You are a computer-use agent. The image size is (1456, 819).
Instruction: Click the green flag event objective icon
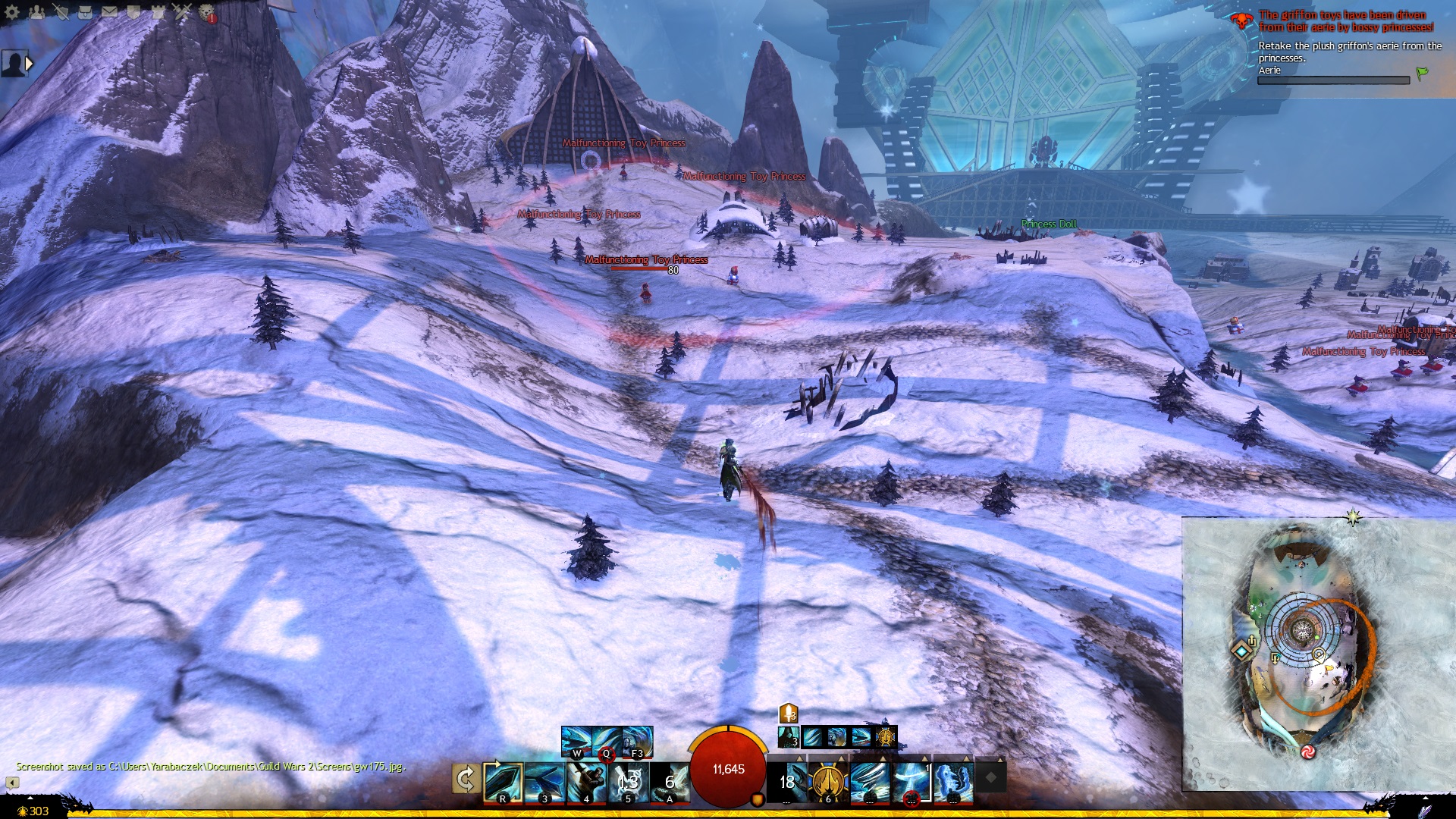click(1422, 74)
